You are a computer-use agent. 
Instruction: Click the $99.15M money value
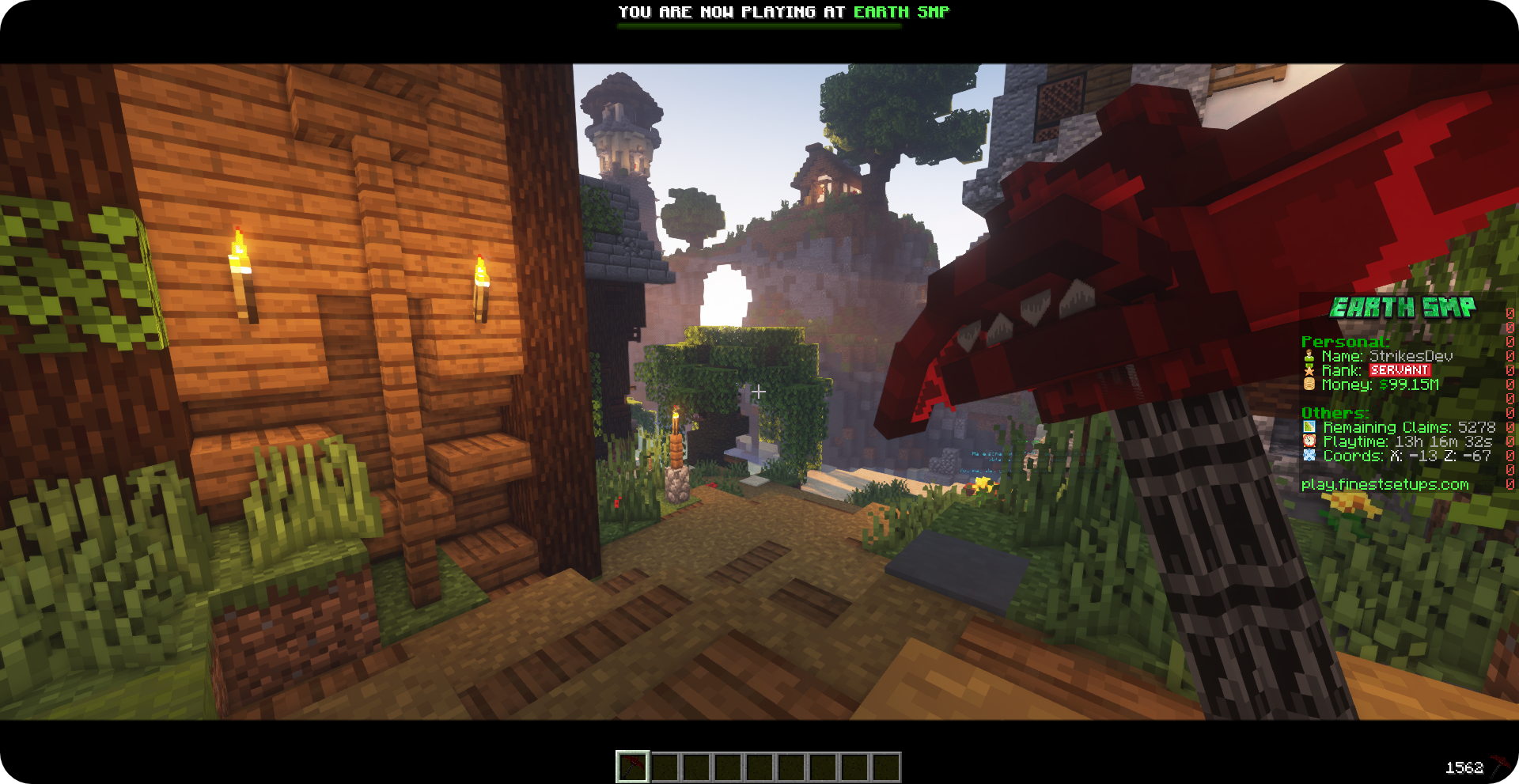coord(1408,384)
